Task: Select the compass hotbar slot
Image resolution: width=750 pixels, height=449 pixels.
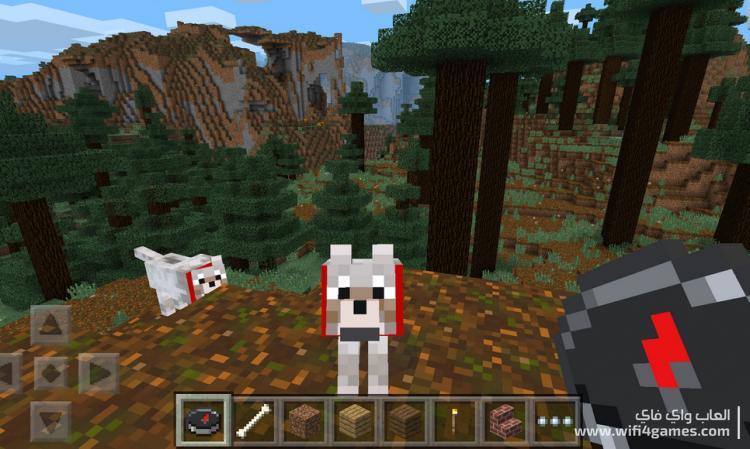Action: pyautogui.click(x=204, y=420)
